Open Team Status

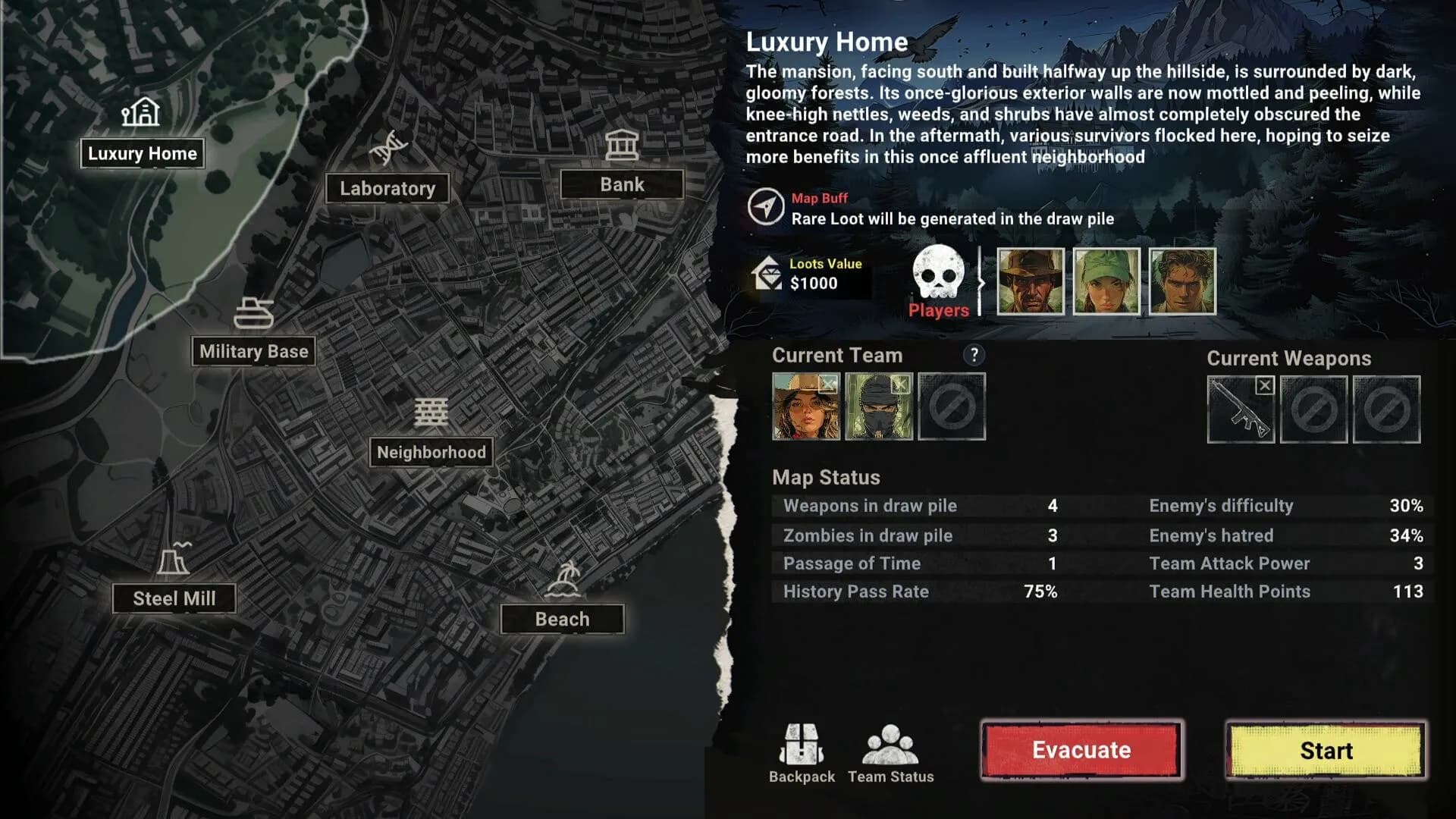point(890,747)
